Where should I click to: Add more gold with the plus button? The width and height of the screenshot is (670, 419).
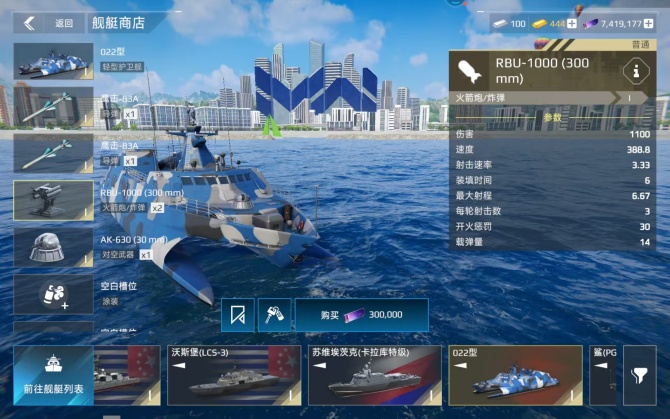pyautogui.click(x=572, y=23)
